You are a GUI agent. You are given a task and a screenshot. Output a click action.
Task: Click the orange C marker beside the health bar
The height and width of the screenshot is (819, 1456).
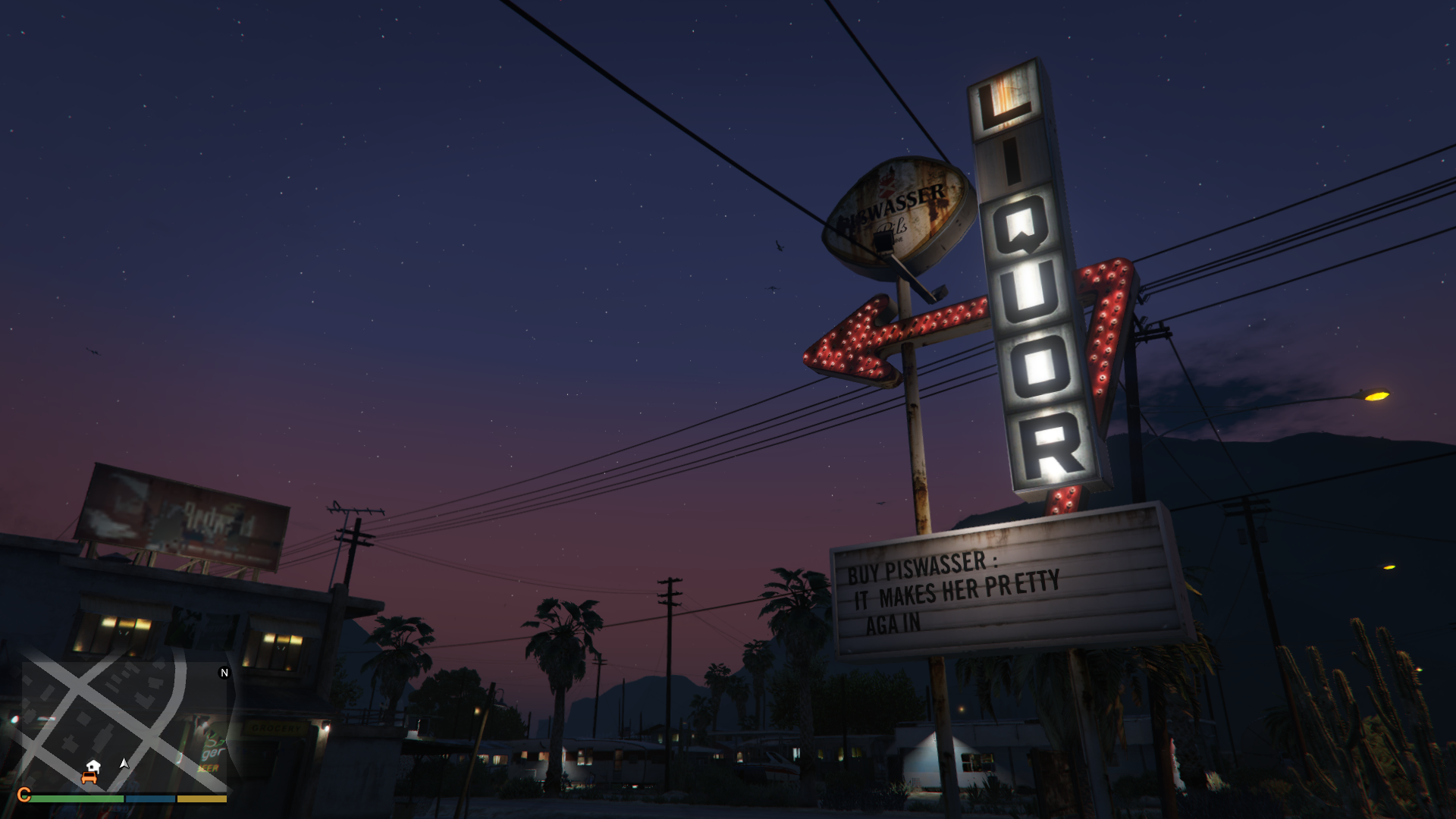[x=24, y=795]
